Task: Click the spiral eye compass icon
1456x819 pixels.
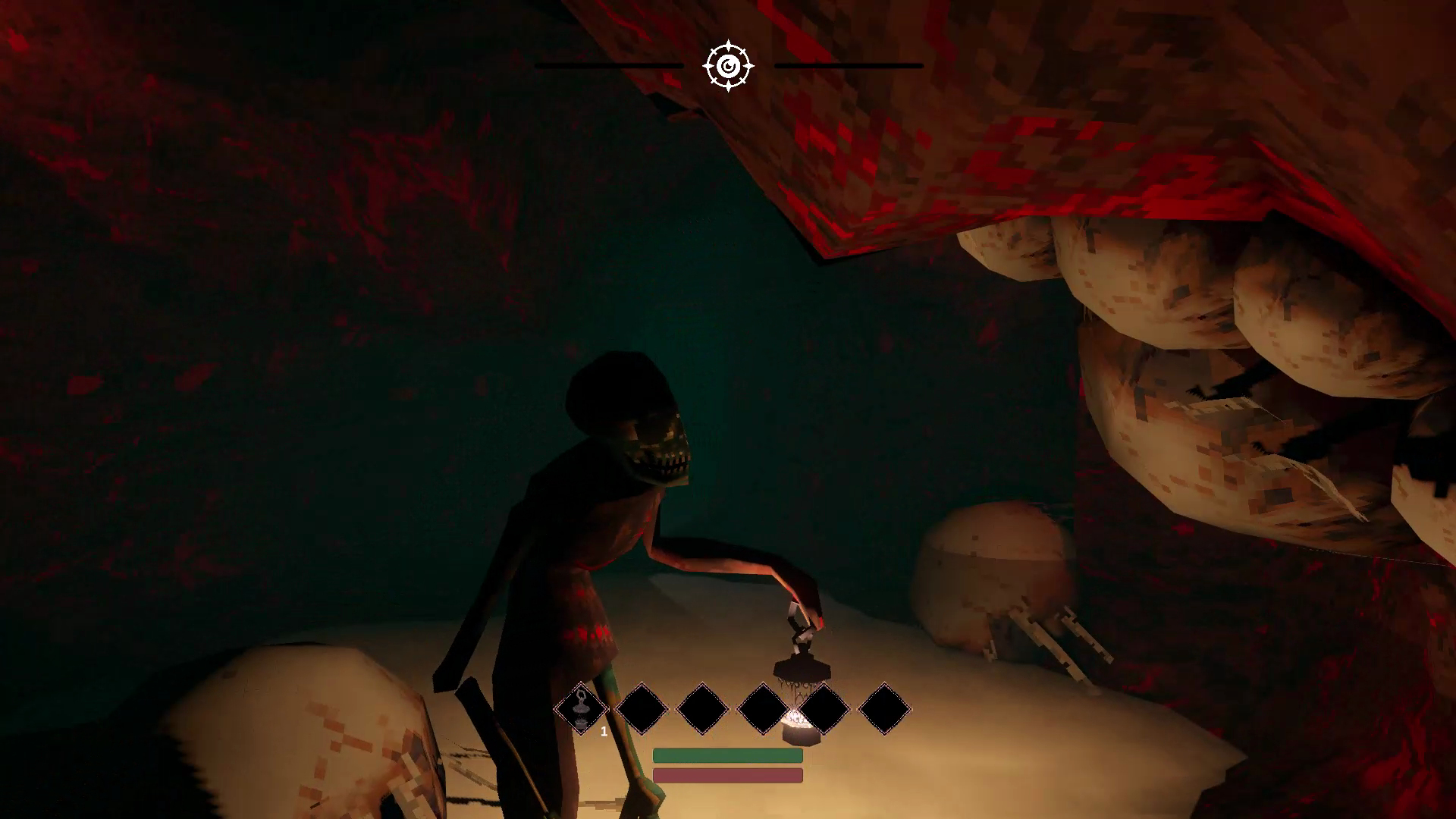Action: 728,67
